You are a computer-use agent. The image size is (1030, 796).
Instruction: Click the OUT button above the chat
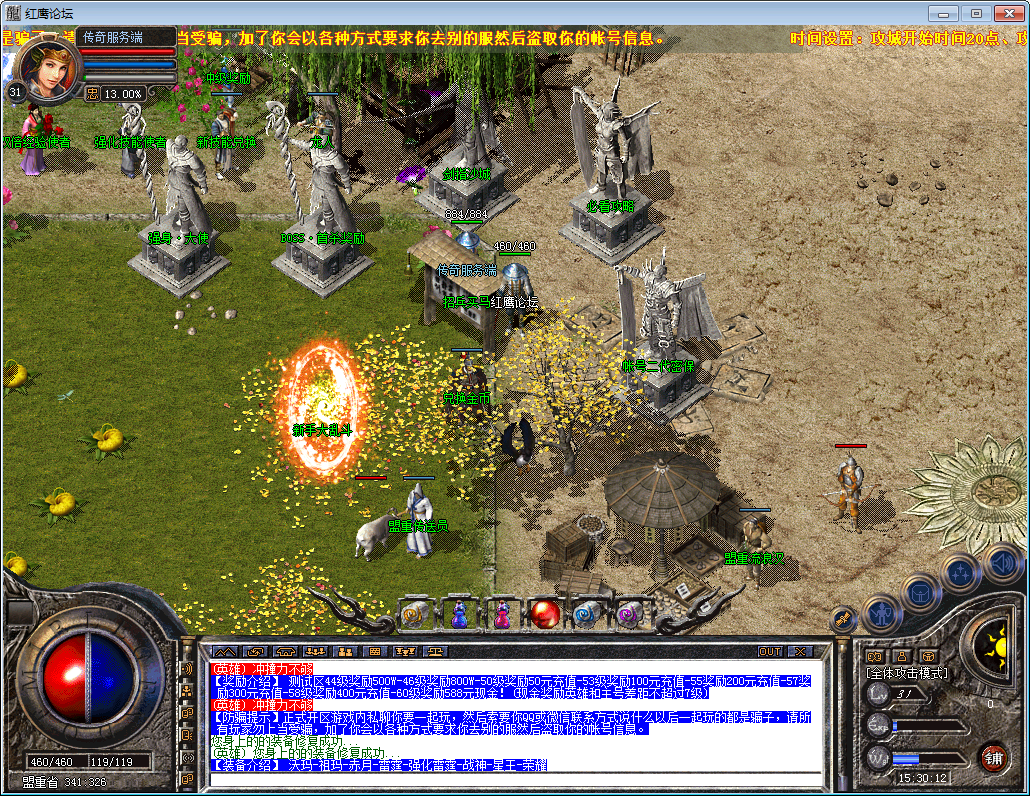[x=770, y=651]
